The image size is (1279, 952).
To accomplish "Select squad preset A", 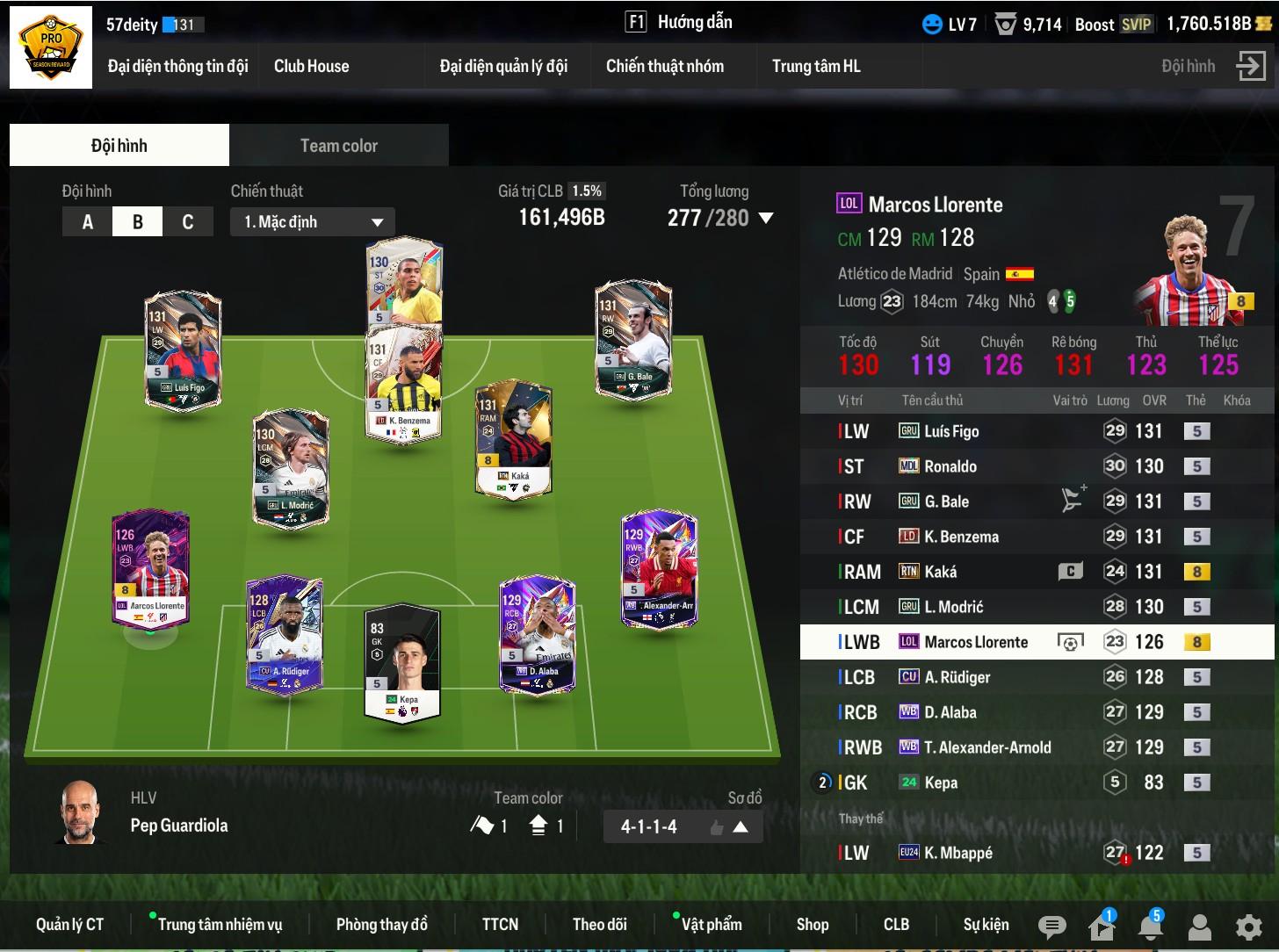I will tap(87, 222).
